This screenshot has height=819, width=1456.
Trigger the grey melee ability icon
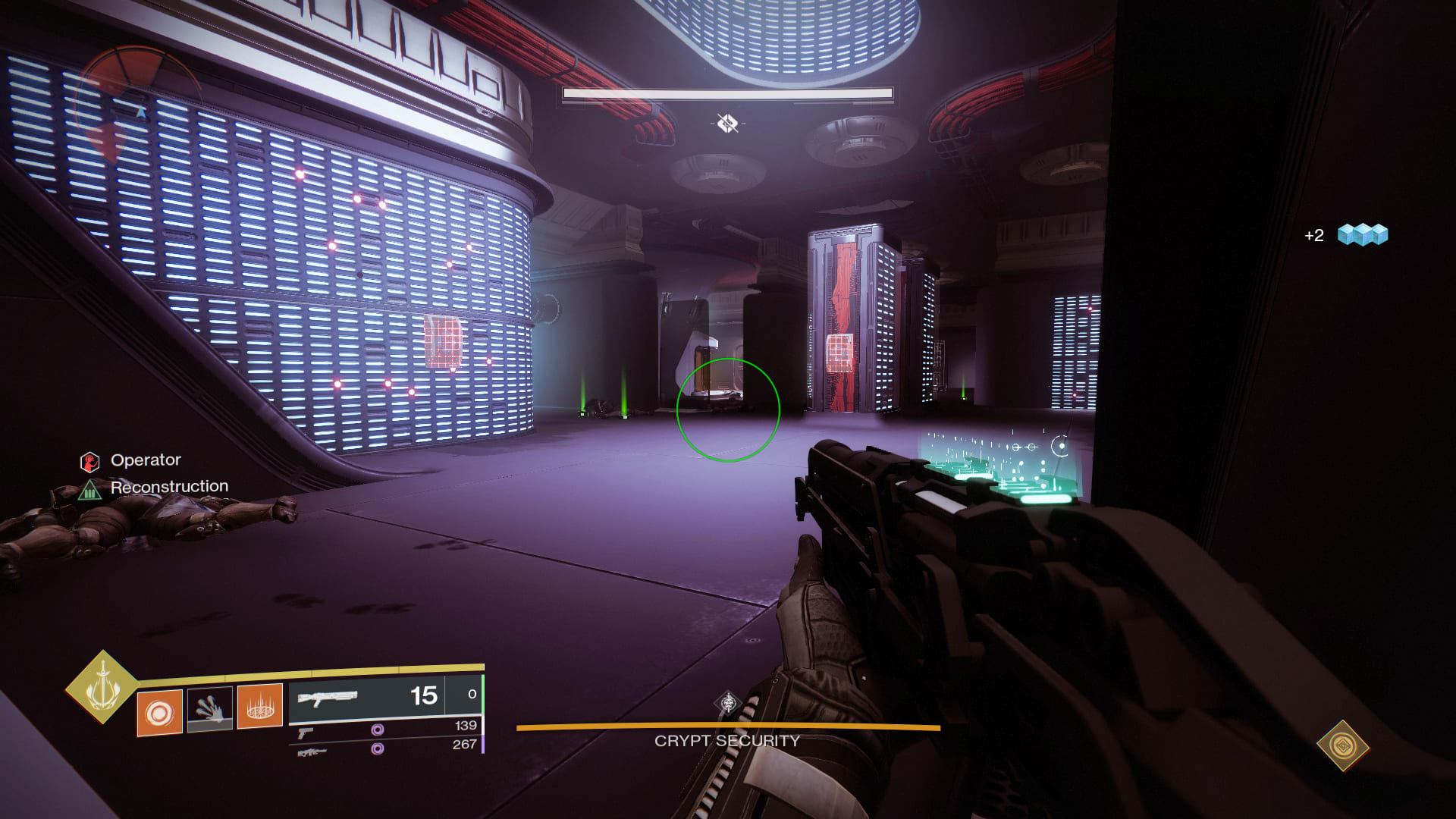[209, 708]
